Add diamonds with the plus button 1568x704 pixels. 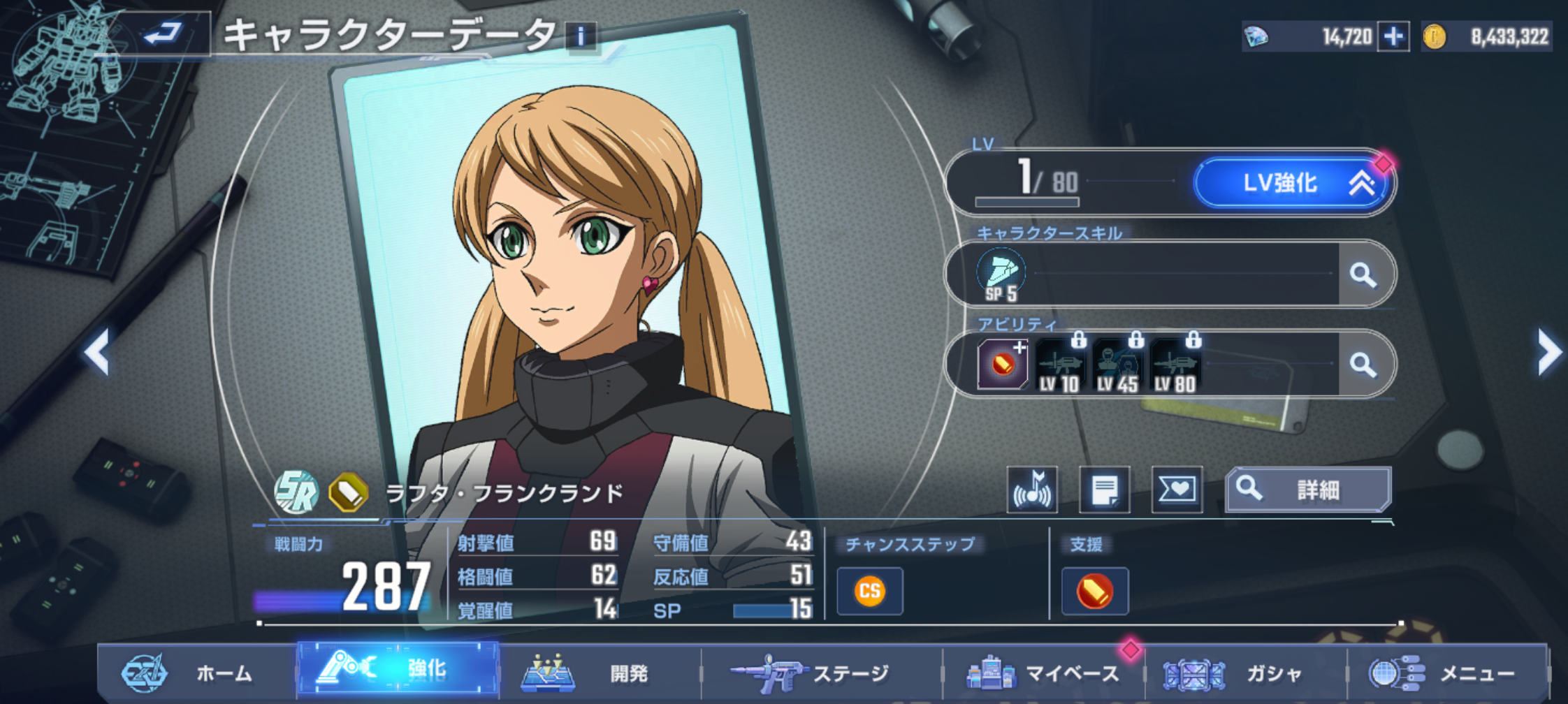1393,36
